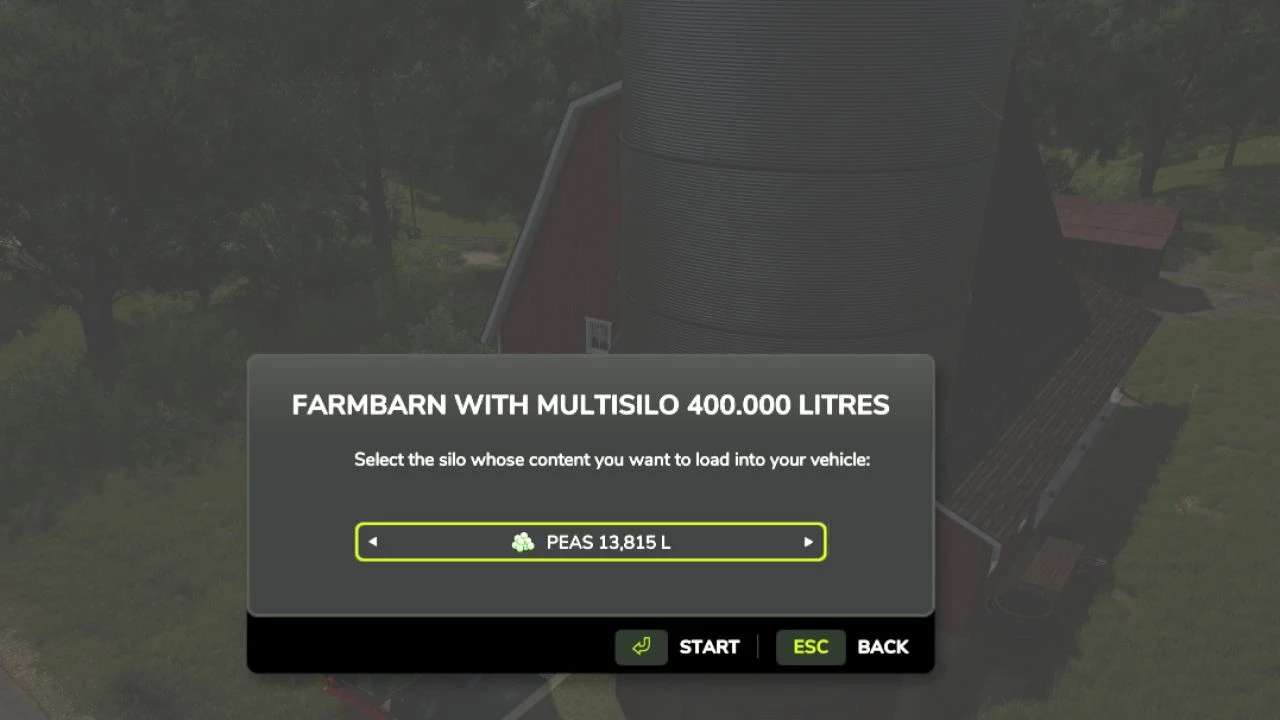Start loading the silo content

coord(678,647)
